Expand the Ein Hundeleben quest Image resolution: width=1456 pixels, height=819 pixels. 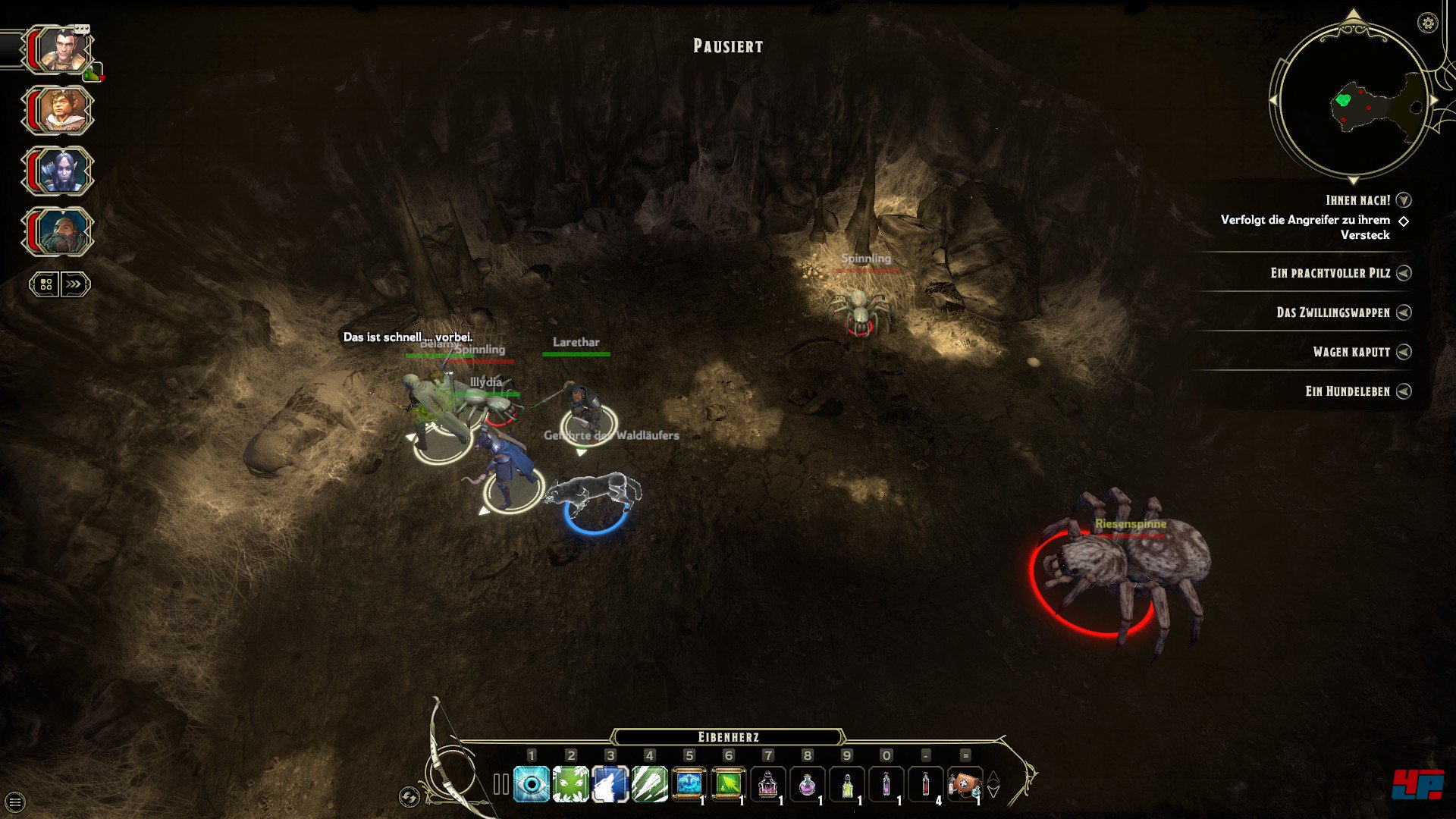1404,391
